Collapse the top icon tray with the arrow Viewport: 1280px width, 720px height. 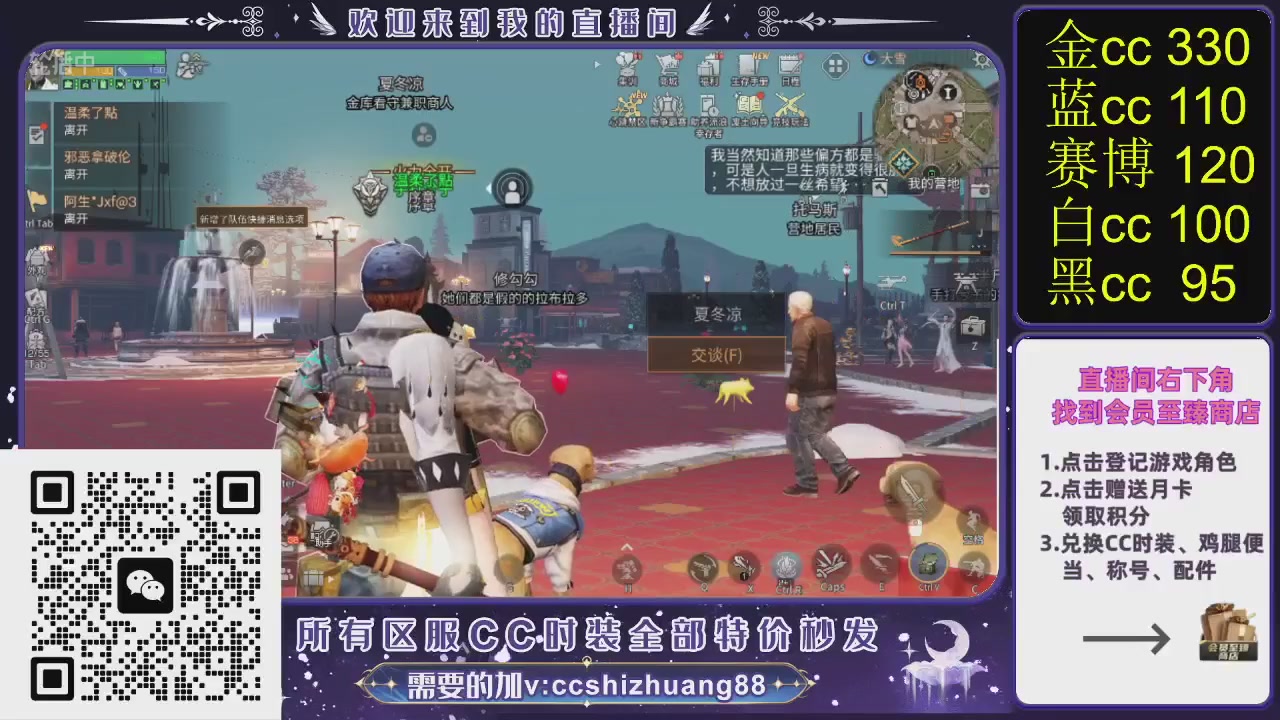(597, 65)
